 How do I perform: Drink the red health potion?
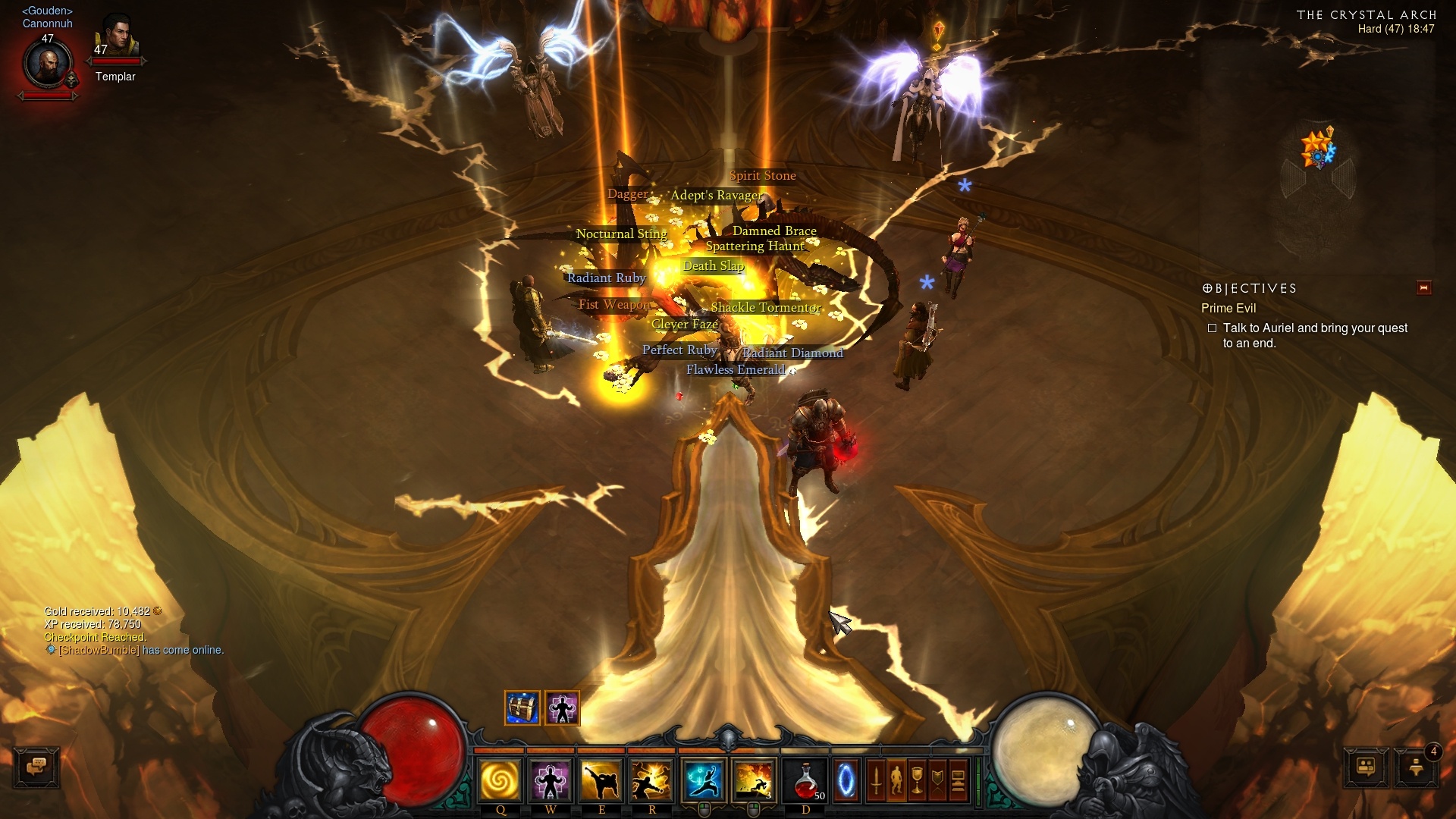[806, 780]
